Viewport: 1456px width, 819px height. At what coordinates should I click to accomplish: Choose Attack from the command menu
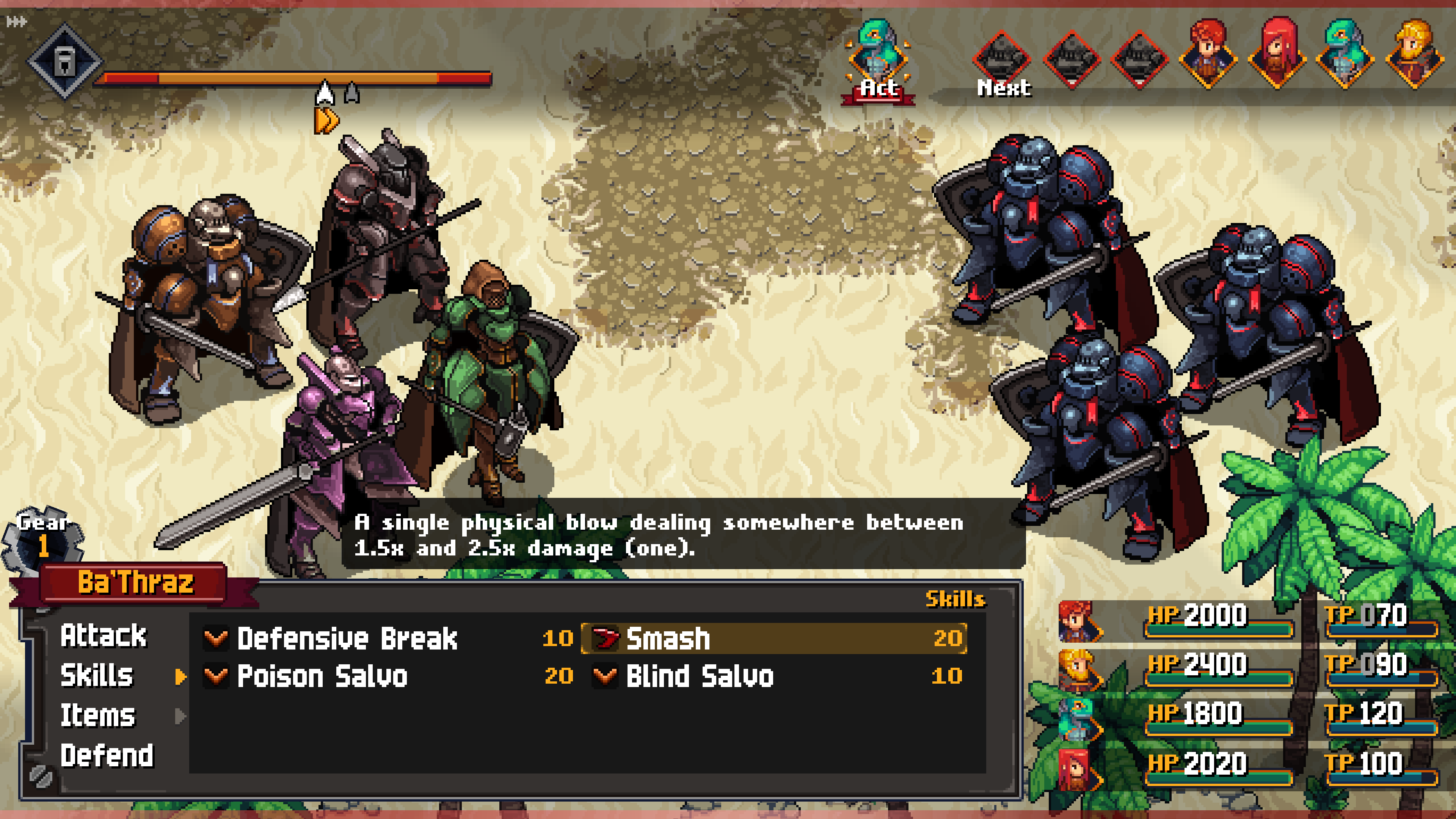click(104, 637)
